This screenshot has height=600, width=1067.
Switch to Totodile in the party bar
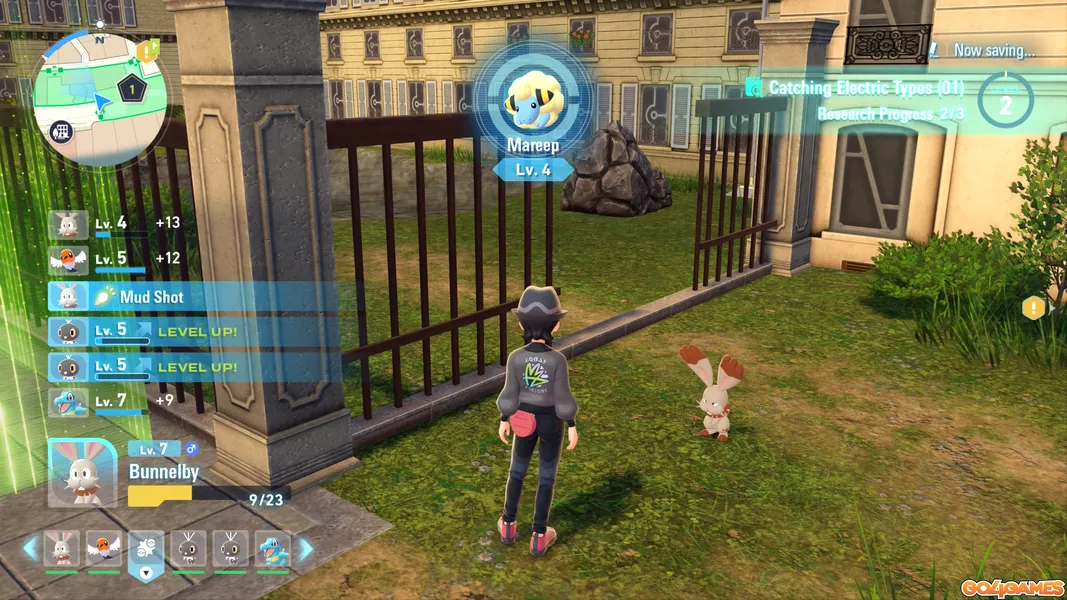tap(273, 548)
